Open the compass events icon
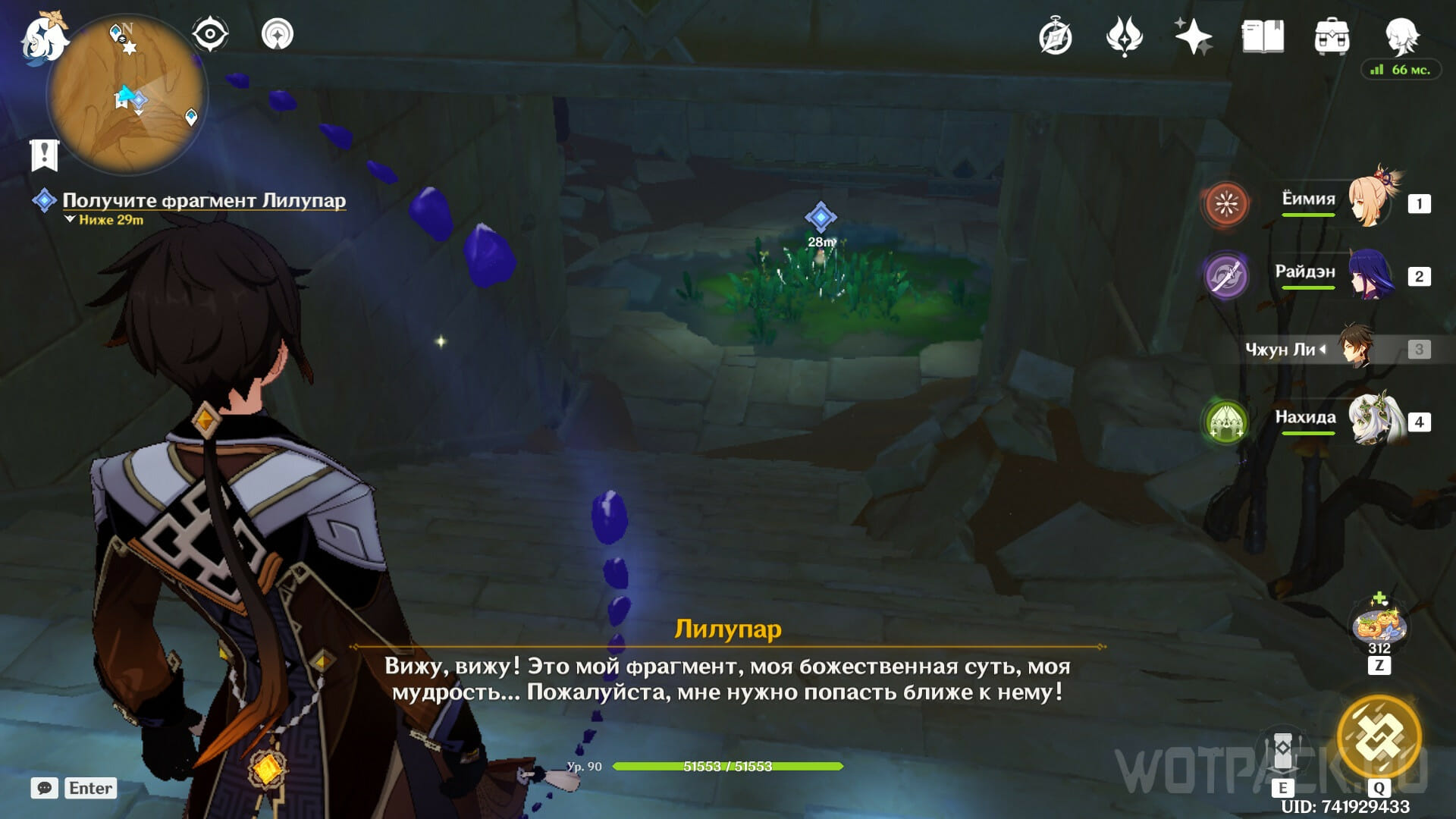 [1055, 36]
